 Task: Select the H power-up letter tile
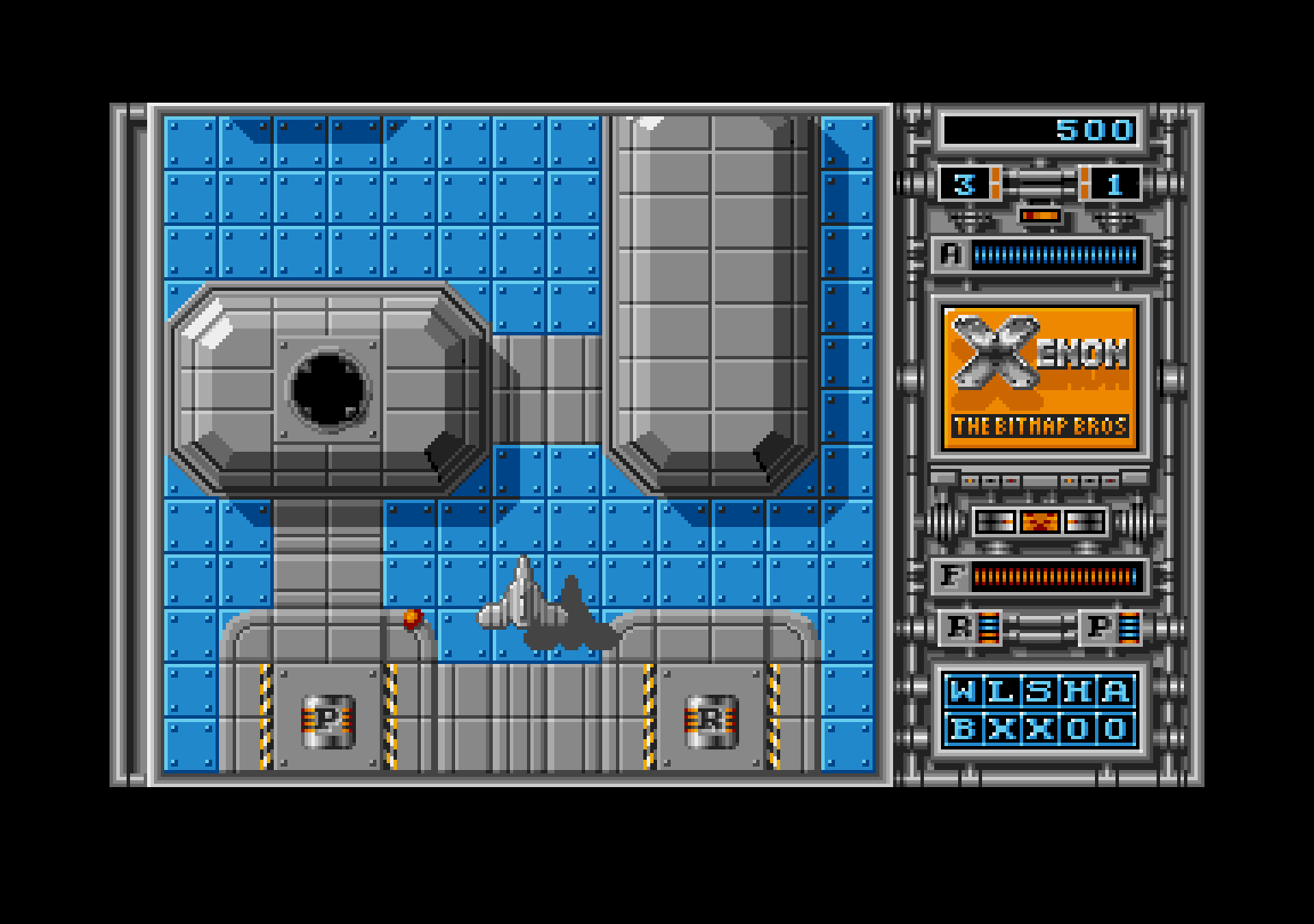[1078, 691]
